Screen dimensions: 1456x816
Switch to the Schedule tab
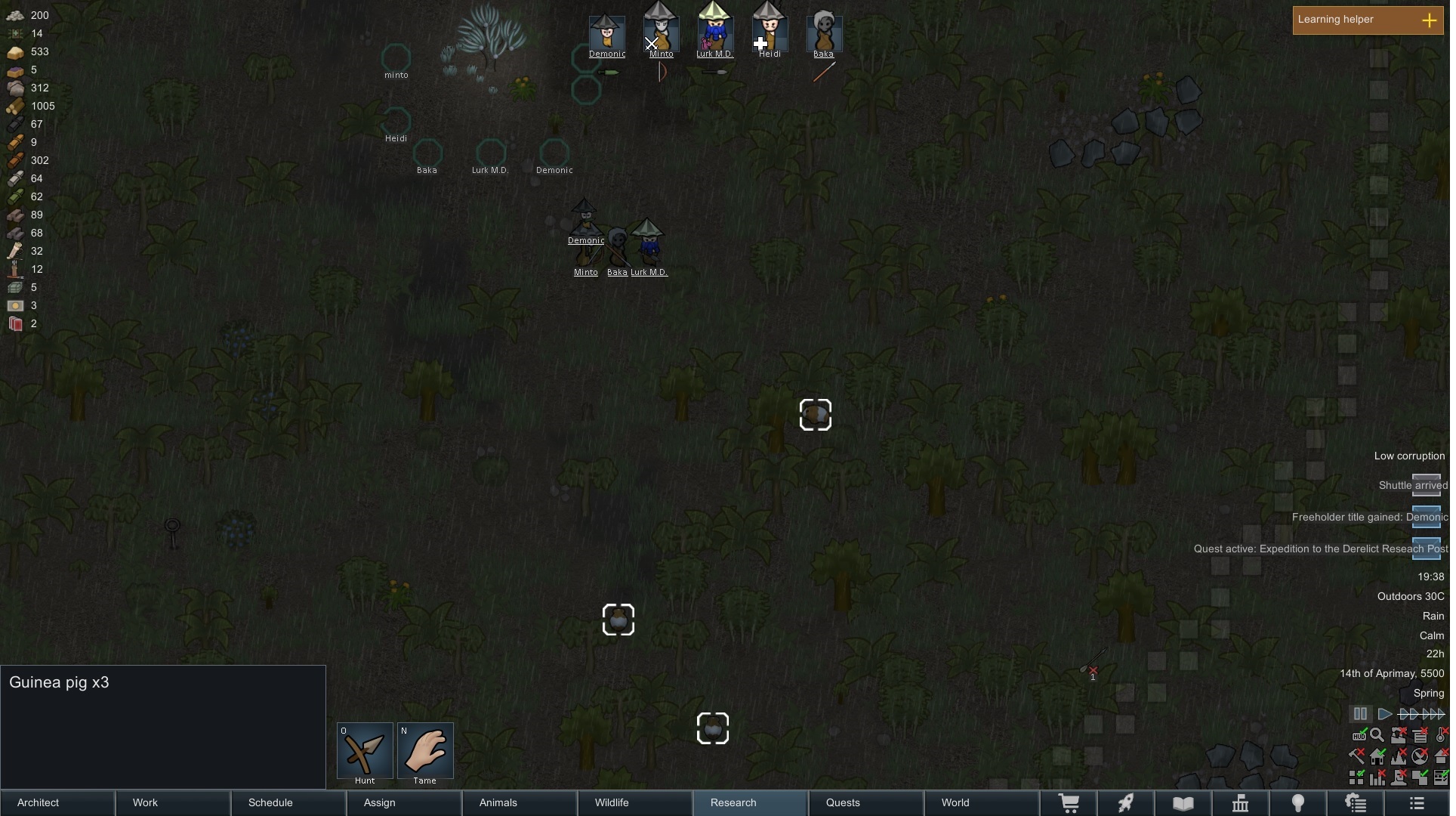click(x=288, y=802)
